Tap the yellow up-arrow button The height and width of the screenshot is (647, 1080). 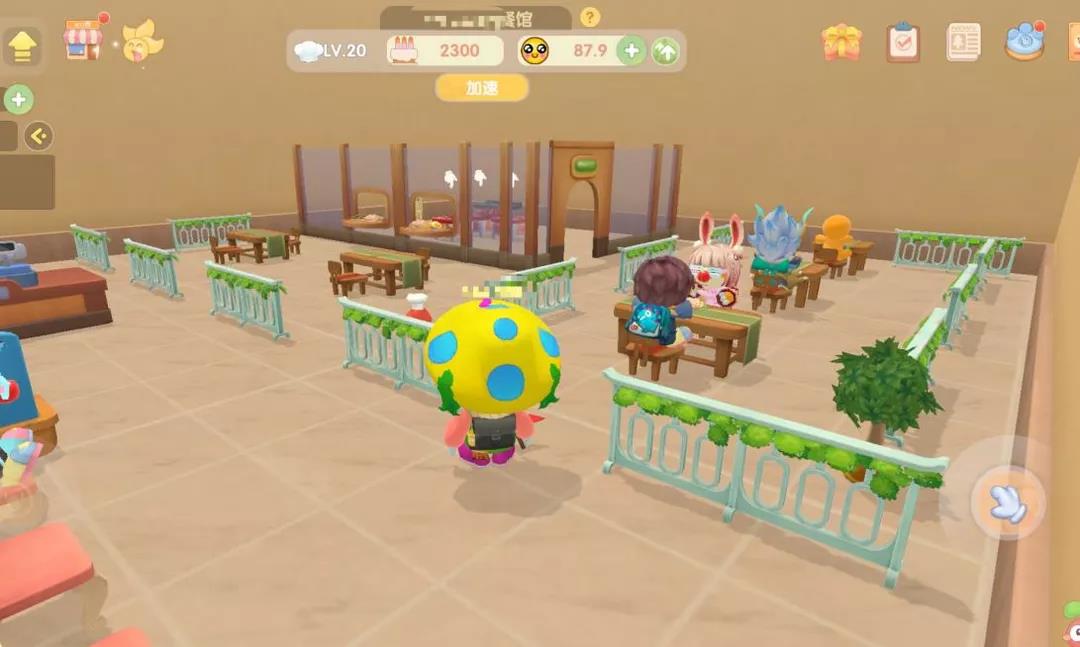click(x=22, y=45)
